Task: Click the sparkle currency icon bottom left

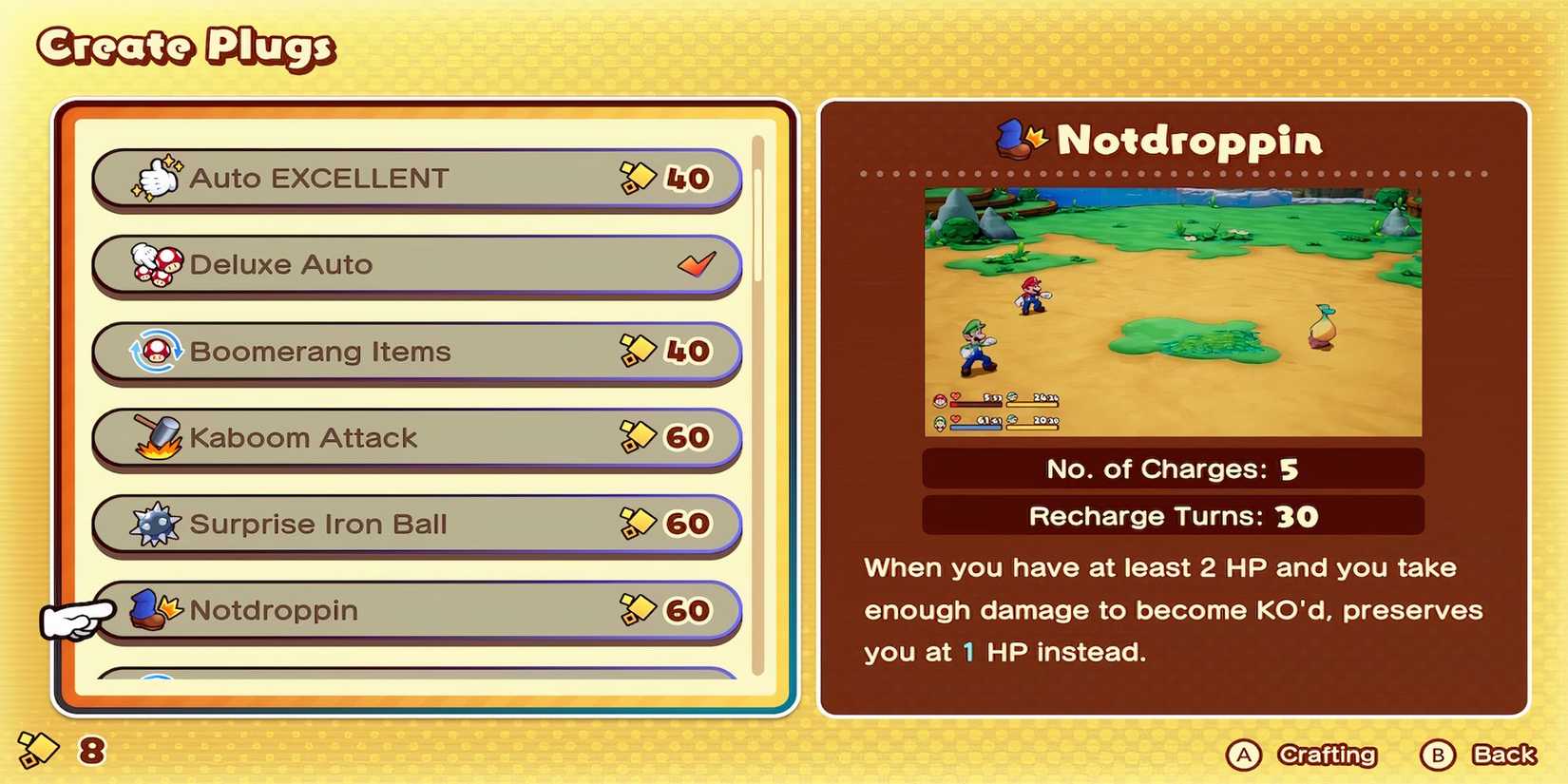Action: [x=38, y=750]
